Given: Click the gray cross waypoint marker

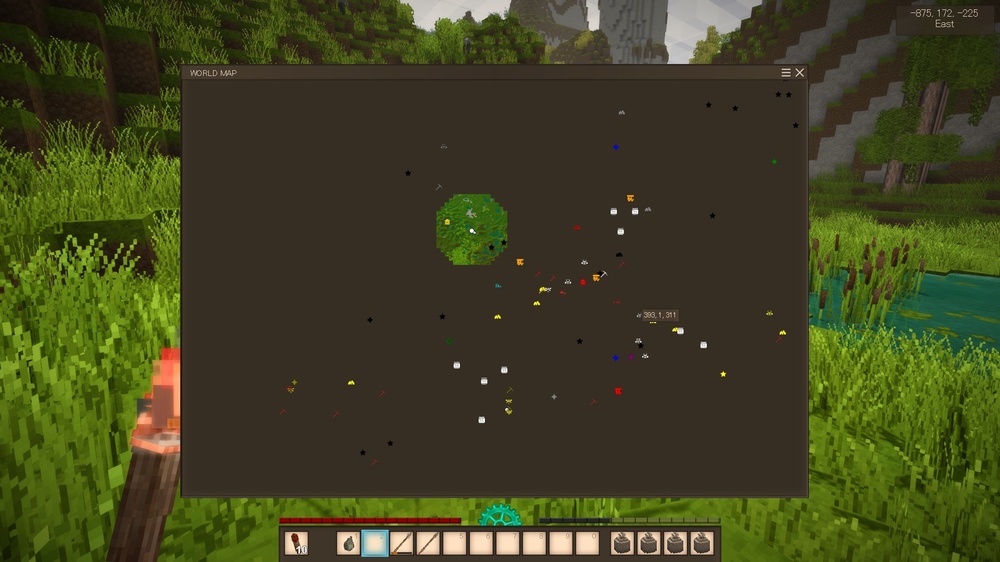Looking at the screenshot, I should pyautogui.click(x=554, y=396).
